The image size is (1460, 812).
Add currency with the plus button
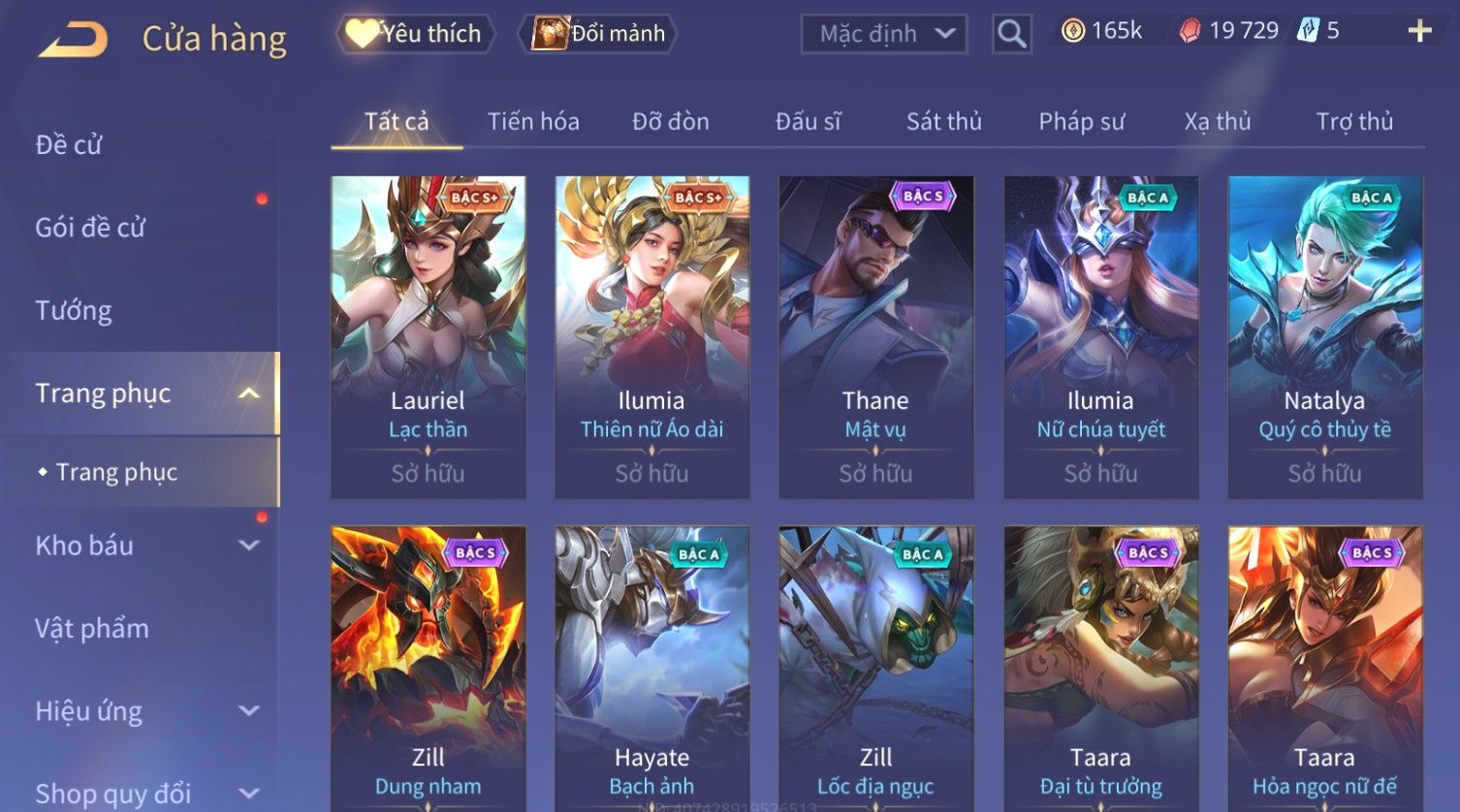[x=1419, y=32]
